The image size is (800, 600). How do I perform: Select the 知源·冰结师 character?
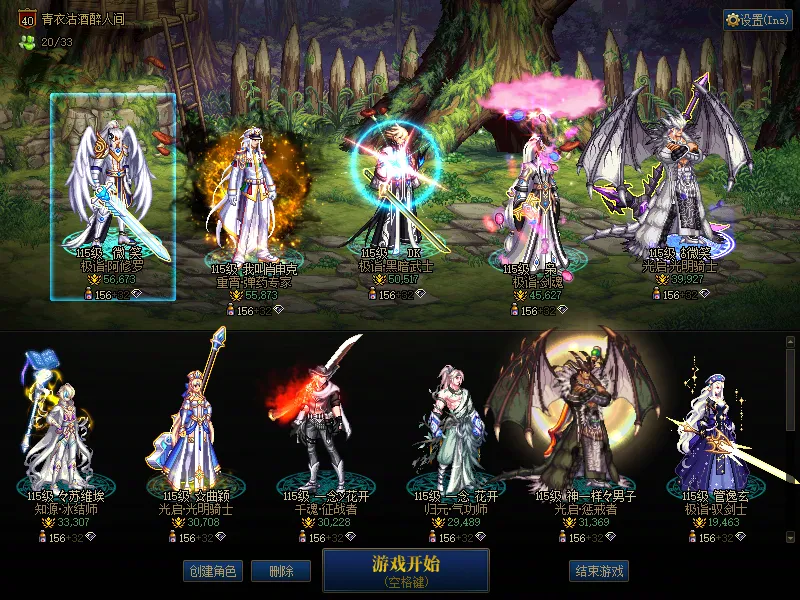coord(62,430)
